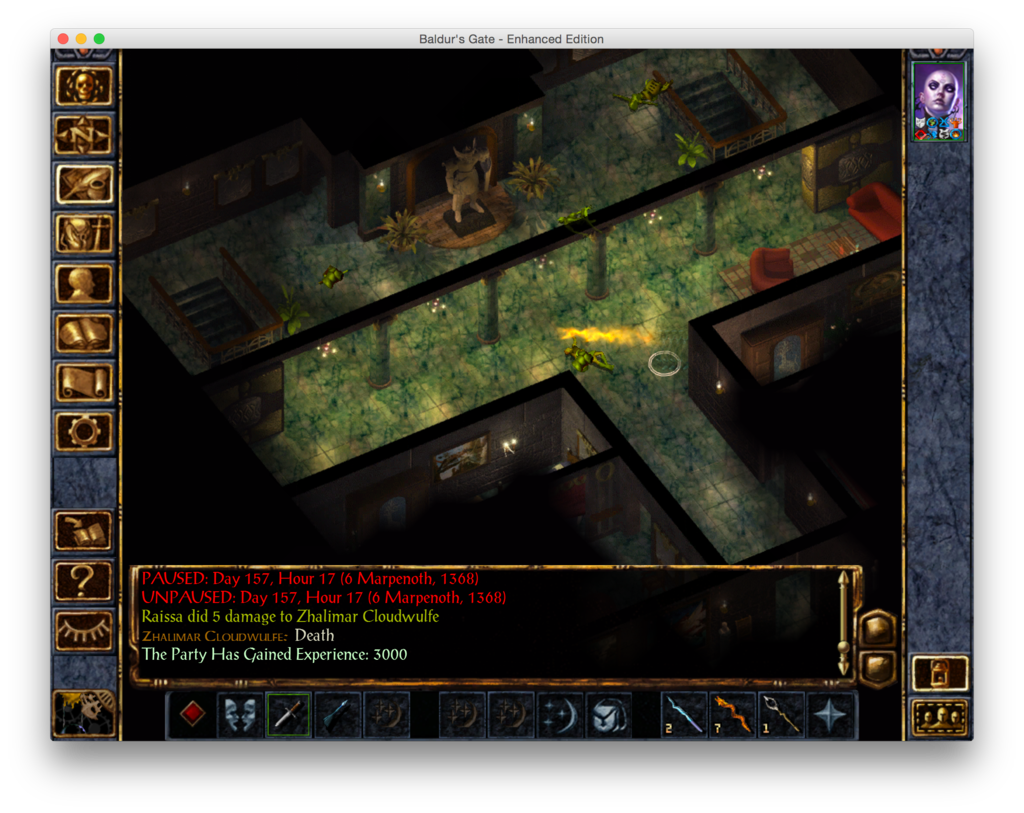Open the mage spellbook button
The height and width of the screenshot is (813, 1024).
84,333
